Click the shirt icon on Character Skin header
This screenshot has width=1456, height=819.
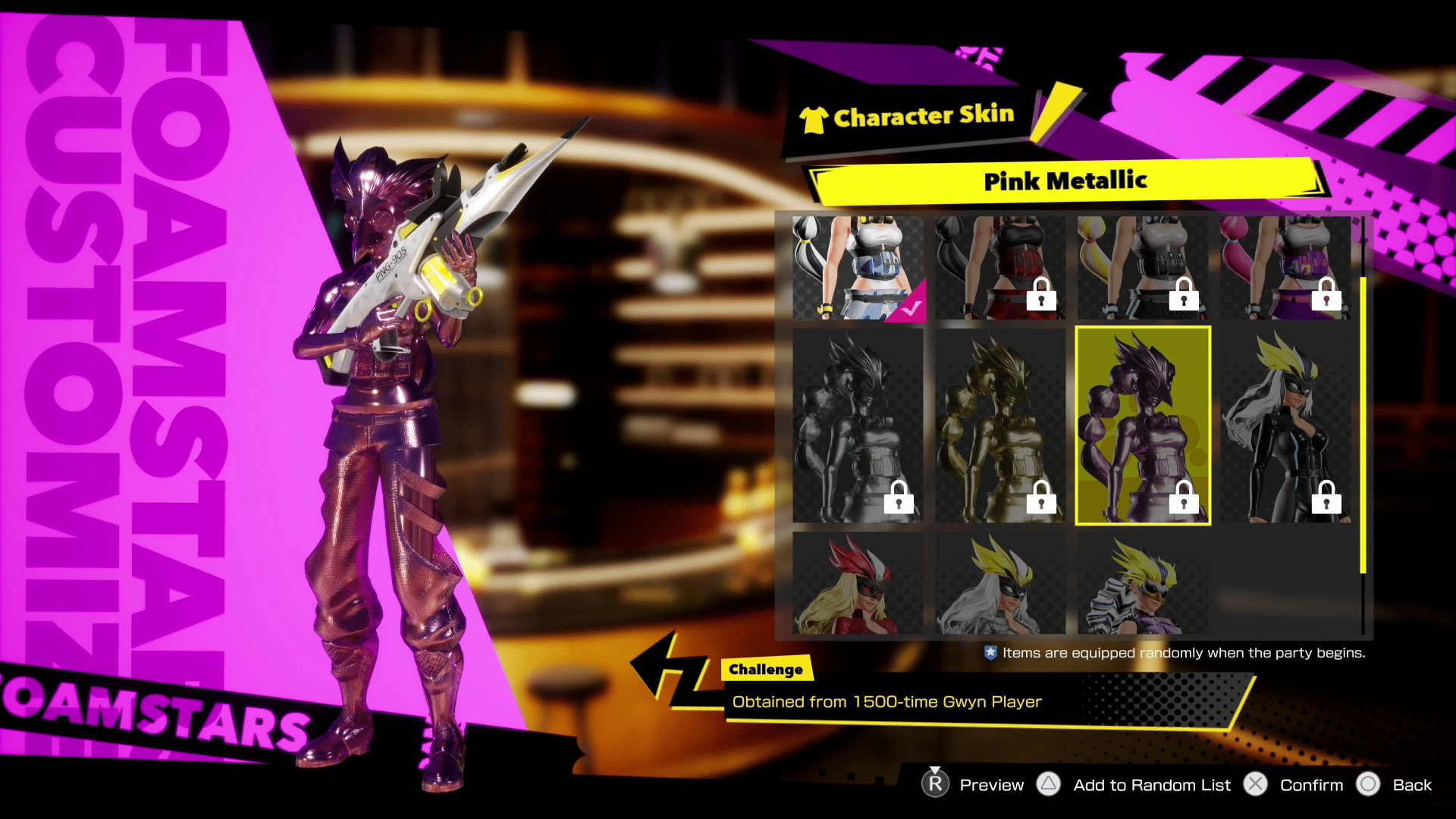coord(814,118)
